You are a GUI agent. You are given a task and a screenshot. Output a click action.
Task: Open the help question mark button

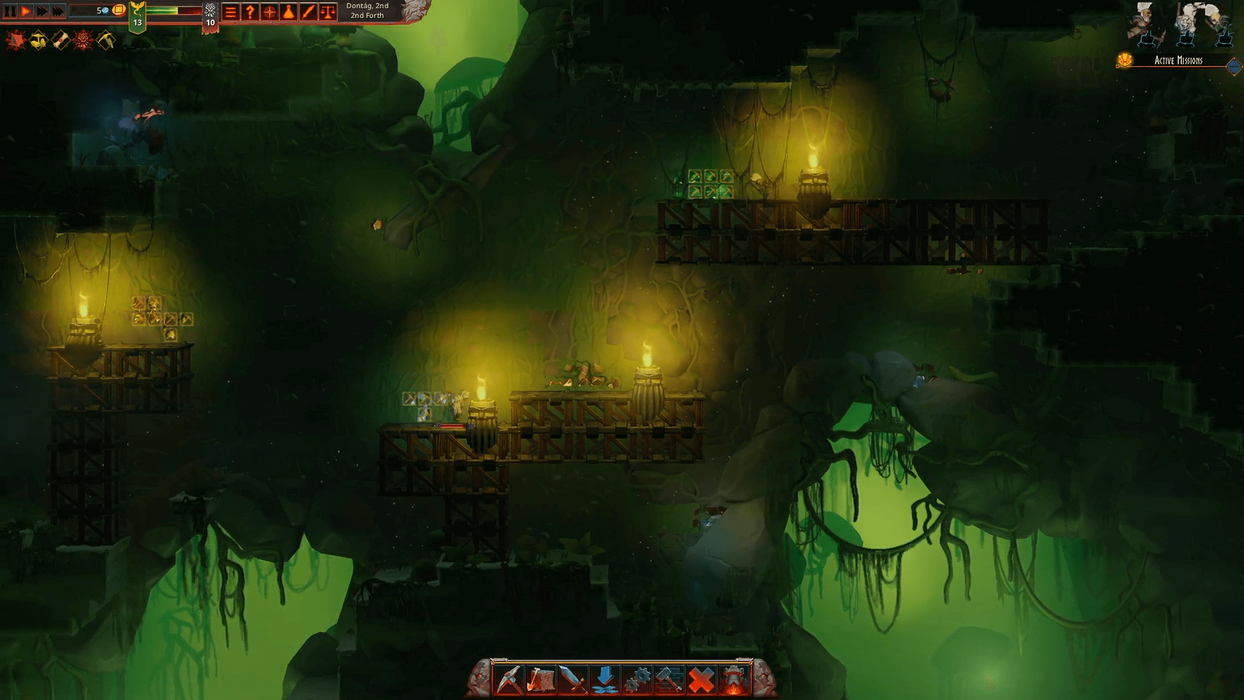(250, 12)
